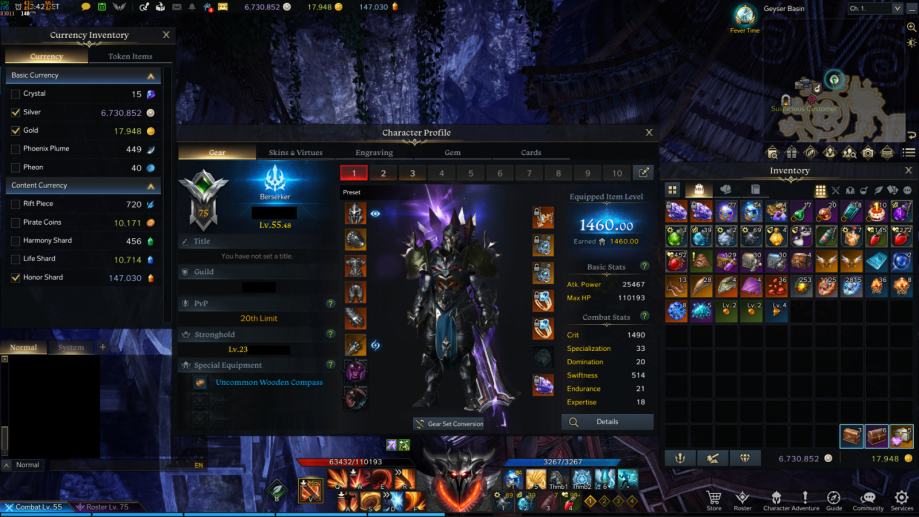Uncheck the Honor Shard checkbox
This screenshot has height=517, width=919.
pos(15,277)
